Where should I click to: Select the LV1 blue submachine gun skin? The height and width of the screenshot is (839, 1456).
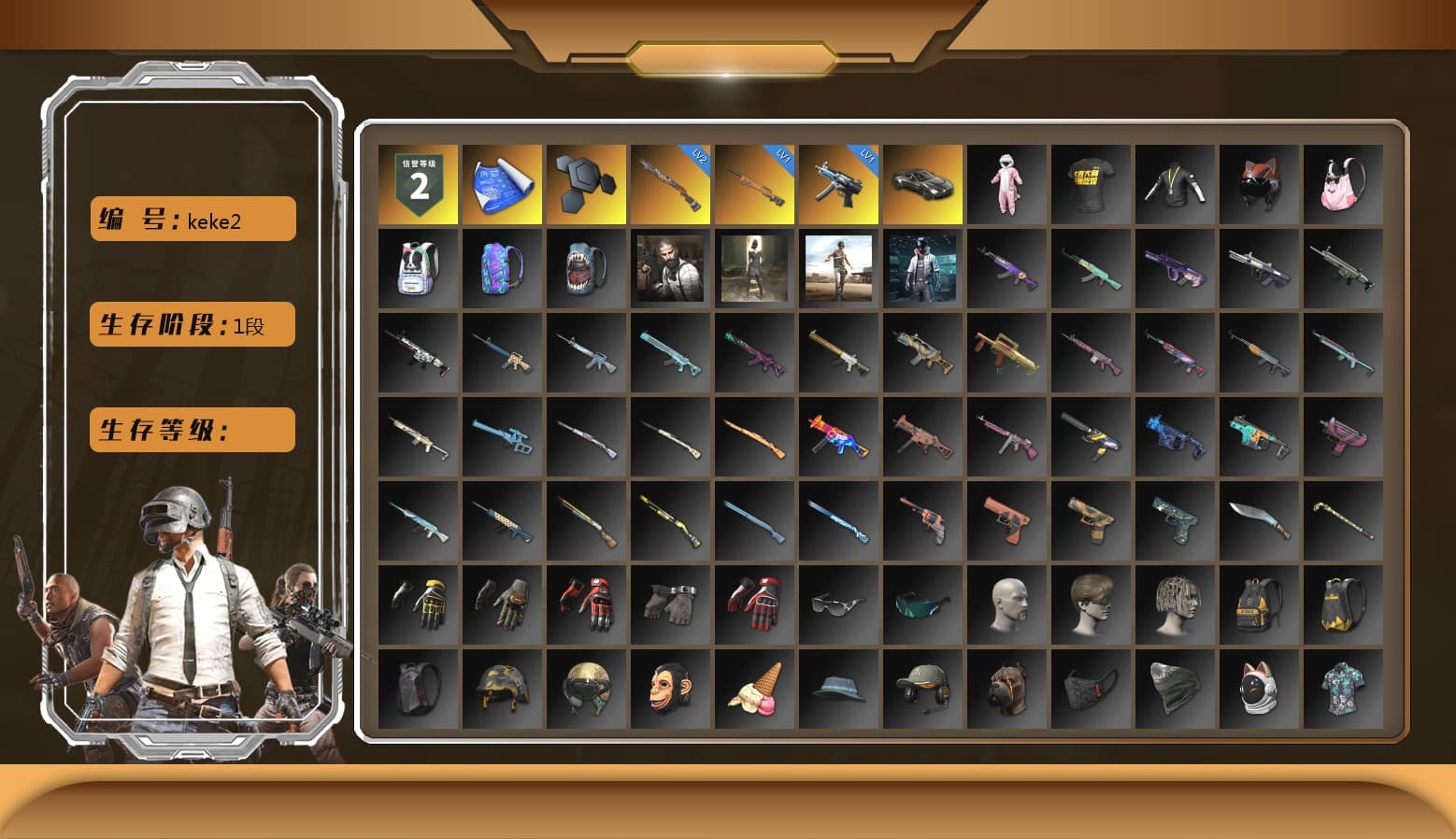pos(838,182)
